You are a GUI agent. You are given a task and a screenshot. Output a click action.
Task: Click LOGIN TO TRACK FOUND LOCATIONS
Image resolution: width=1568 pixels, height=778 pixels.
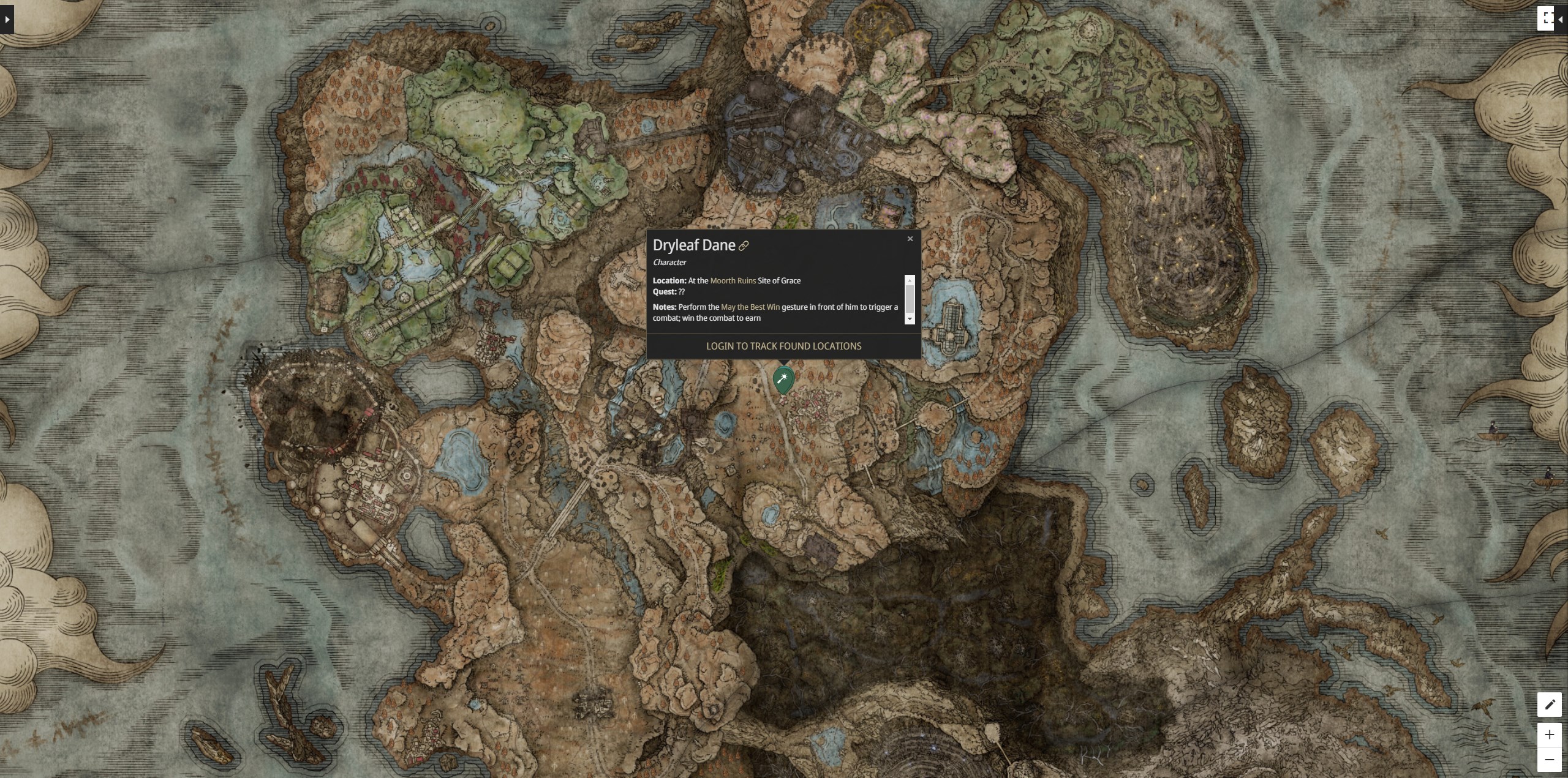coord(784,346)
